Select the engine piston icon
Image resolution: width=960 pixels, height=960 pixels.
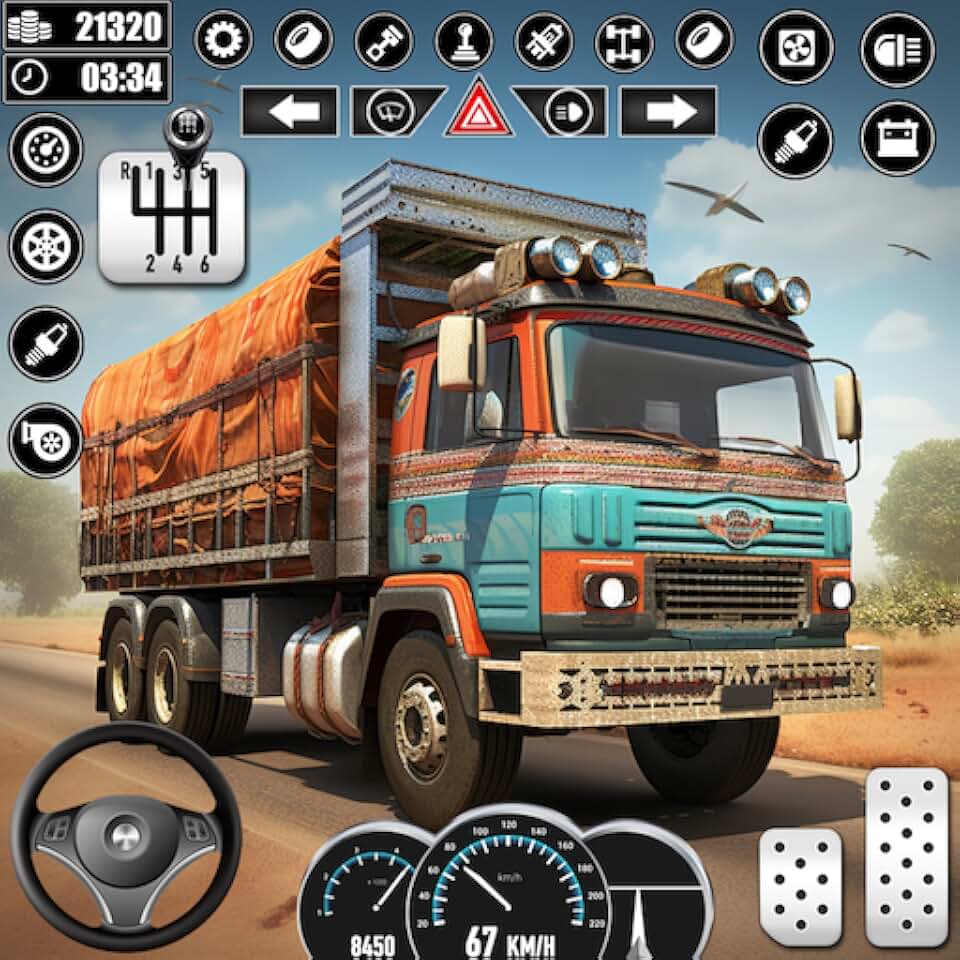click(383, 41)
